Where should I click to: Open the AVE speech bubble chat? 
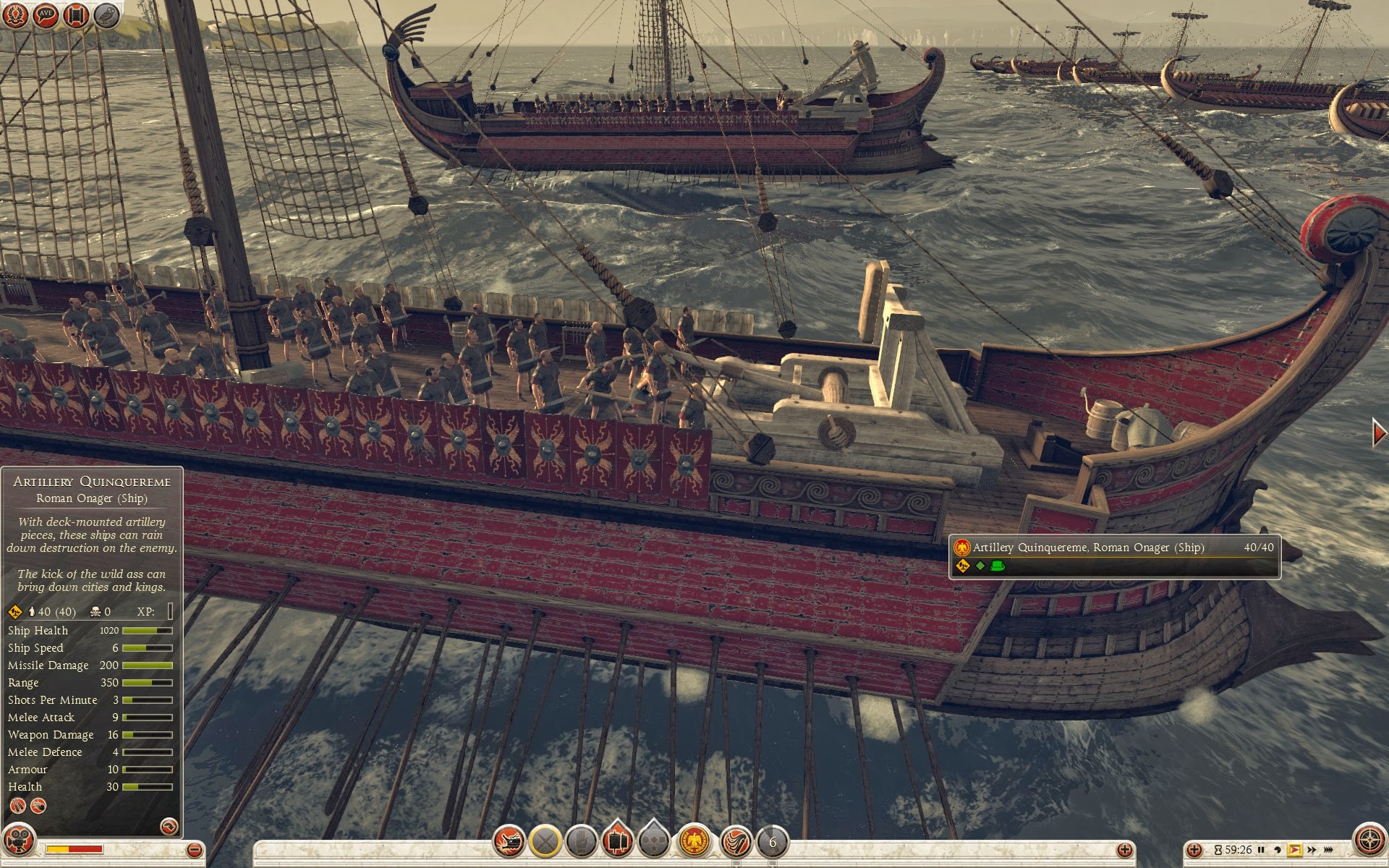click(46, 15)
